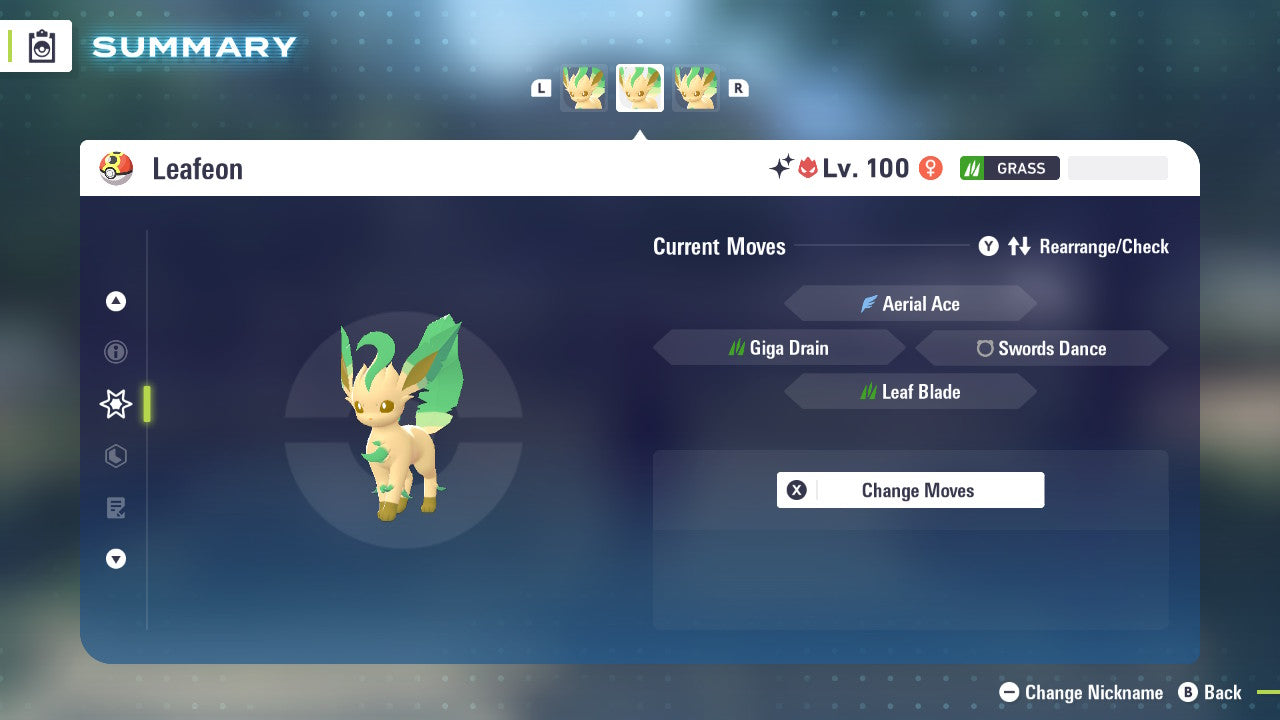Select the star-shaped moves page icon
Screen dimensions: 1280x720
tap(116, 404)
